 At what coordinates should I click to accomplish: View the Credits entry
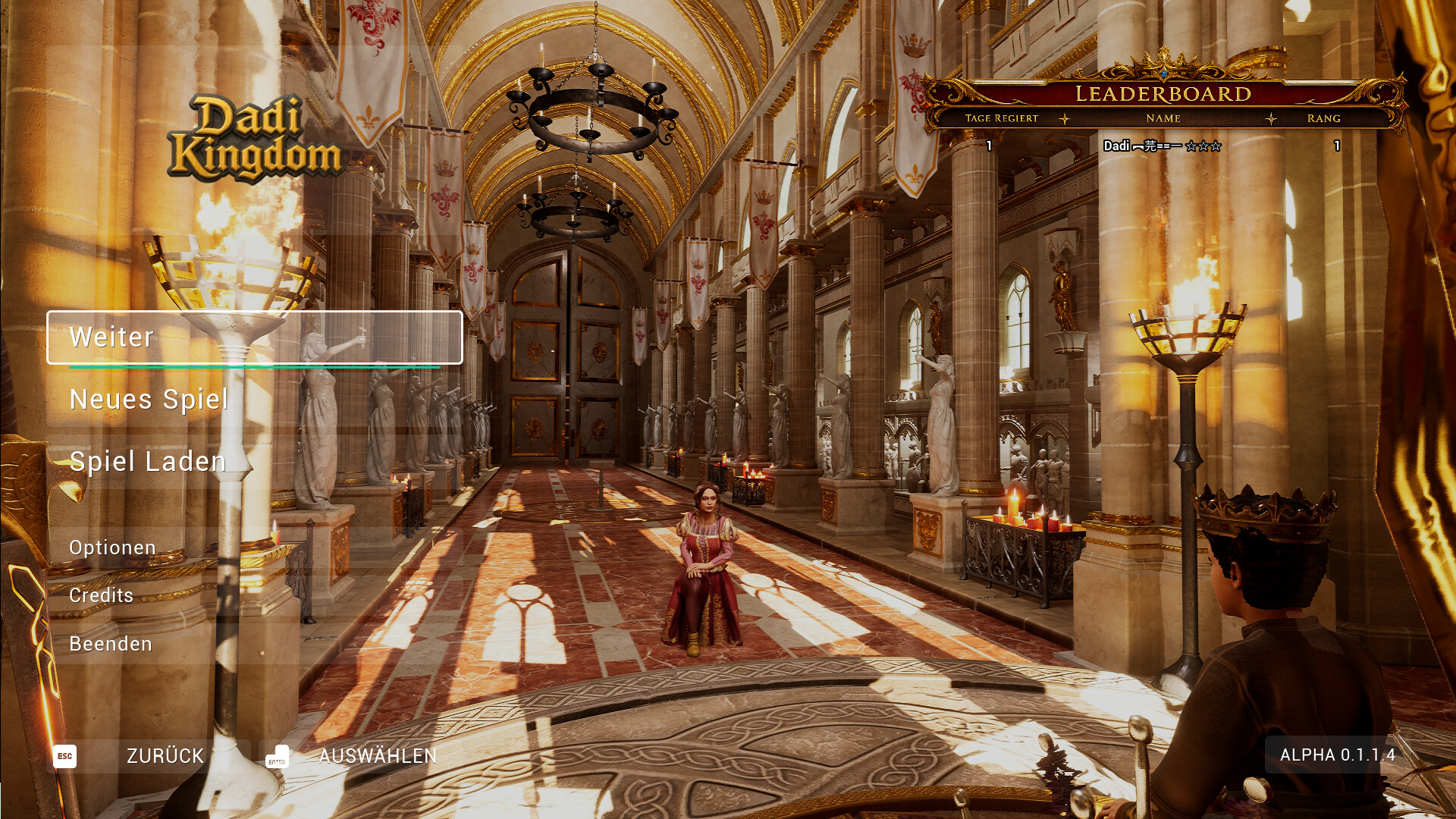[x=100, y=595]
